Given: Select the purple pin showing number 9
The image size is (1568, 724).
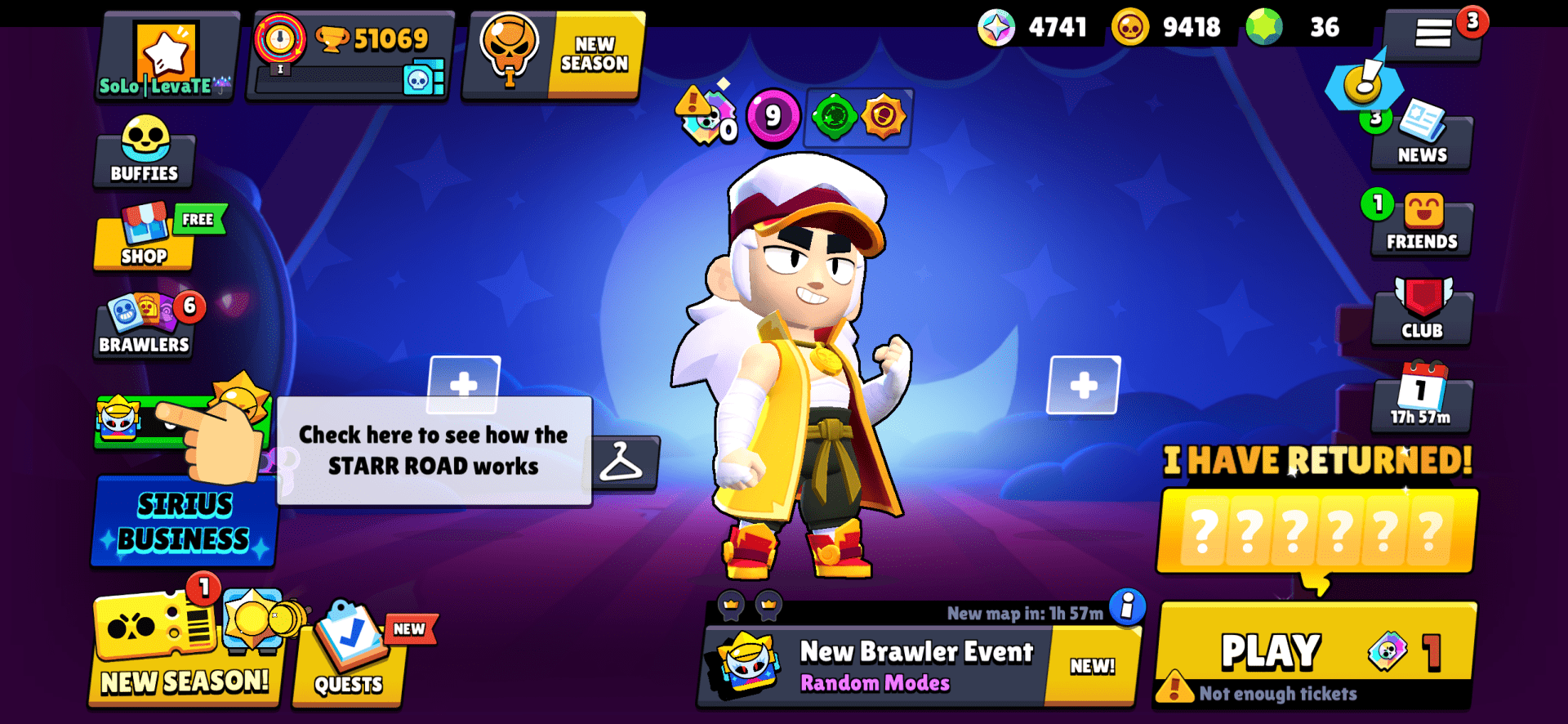Looking at the screenshot, I should tap(775, 116).
